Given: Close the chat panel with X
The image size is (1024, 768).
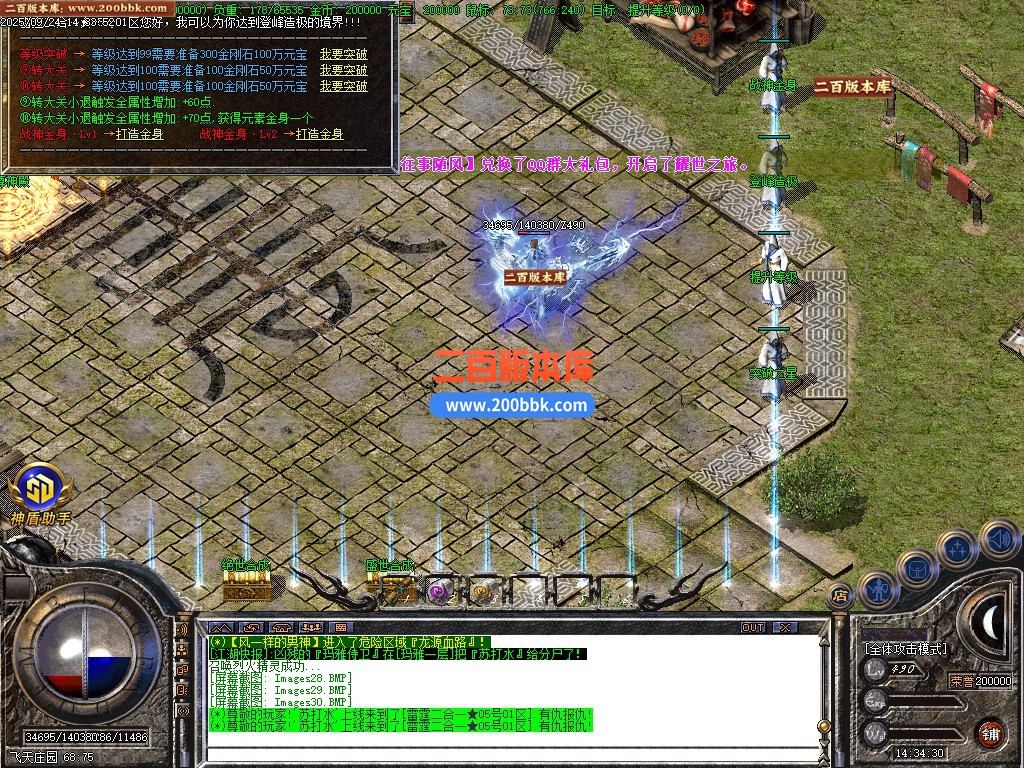Looking at the screenshot, I should click(x=785, y=627).
